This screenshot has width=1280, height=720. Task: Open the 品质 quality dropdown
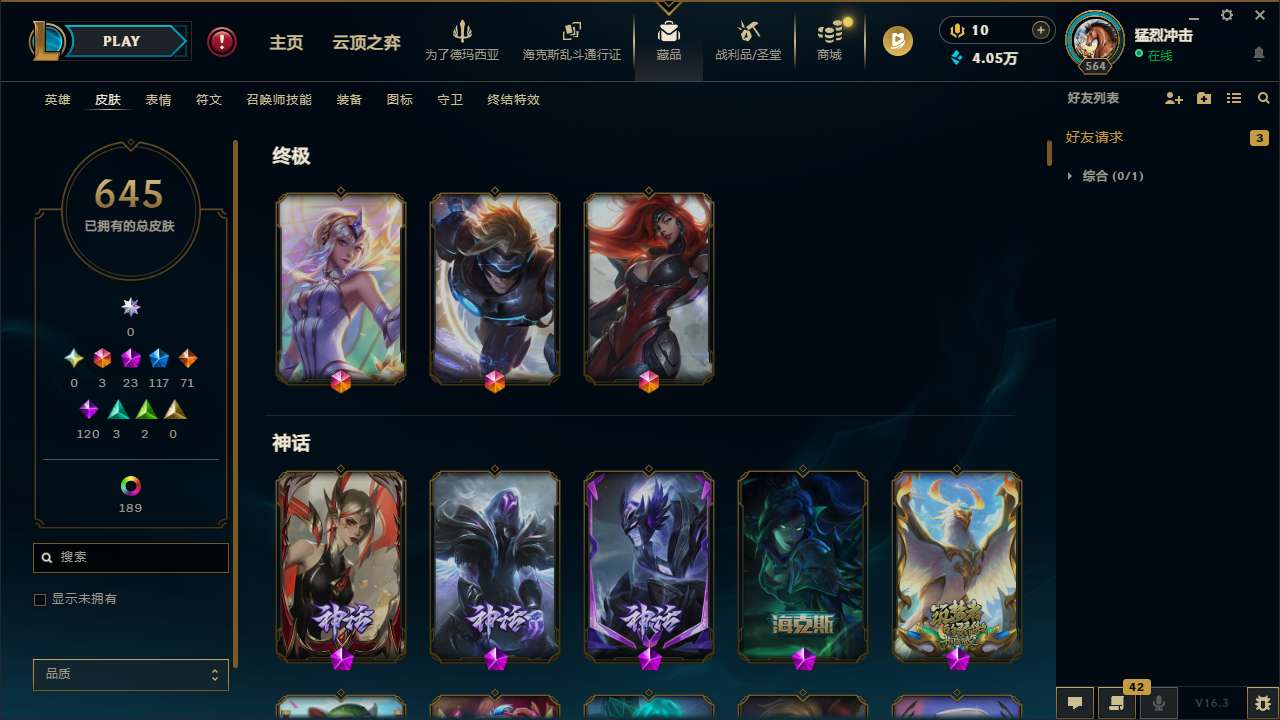(x=130, y=674)
